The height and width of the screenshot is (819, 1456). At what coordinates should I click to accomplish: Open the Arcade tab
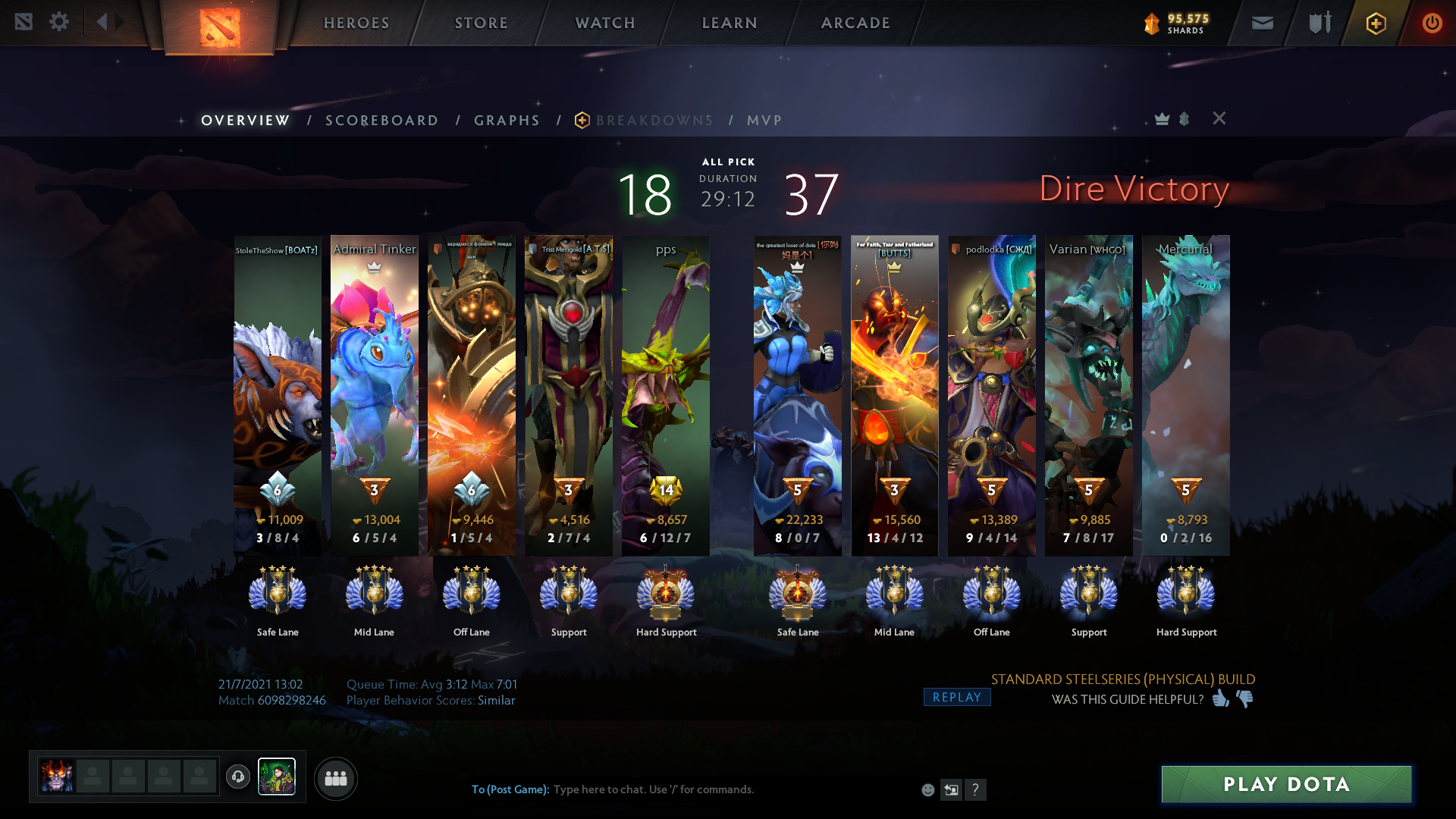pyautogui.click(x=855, y=23)
